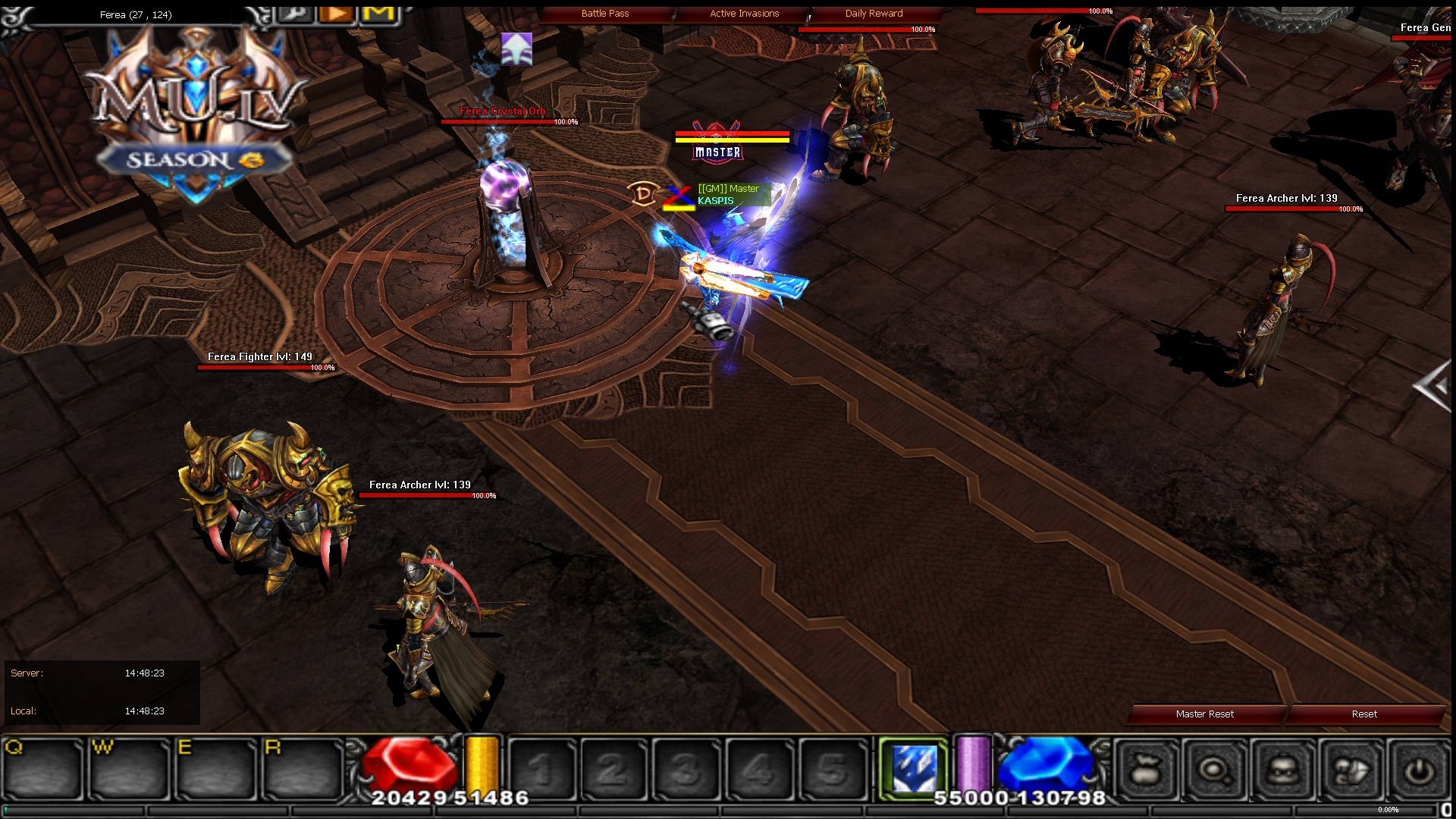This screenshot has width=1456, height=819.
Task: Select the orange play button icon
Action: [336, 13]
